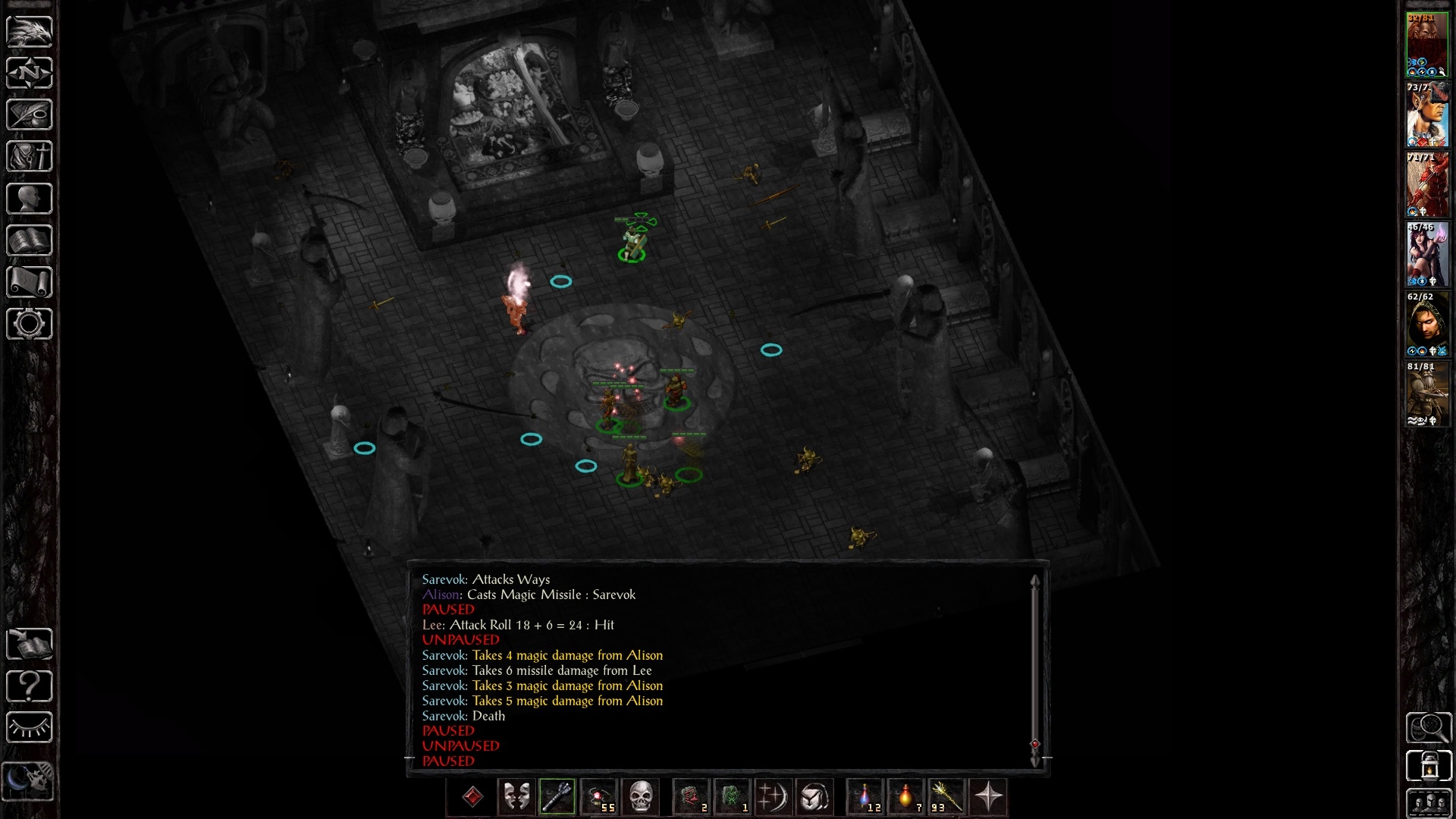This screenshot has height=819, width=1456.
Task: Use the blue potion with 12 charges
Action: [865, 797]
